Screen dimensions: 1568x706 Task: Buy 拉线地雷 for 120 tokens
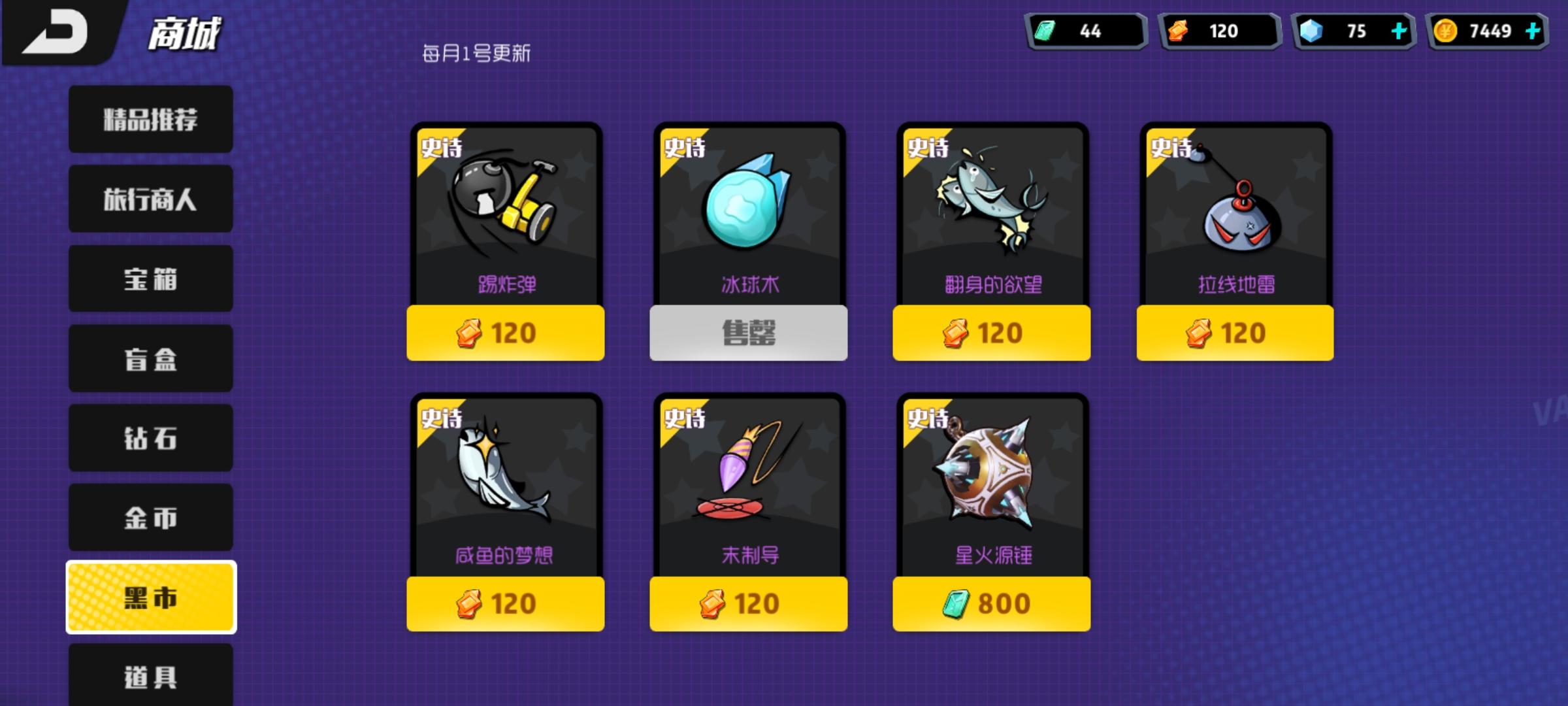pos(1233,333)
